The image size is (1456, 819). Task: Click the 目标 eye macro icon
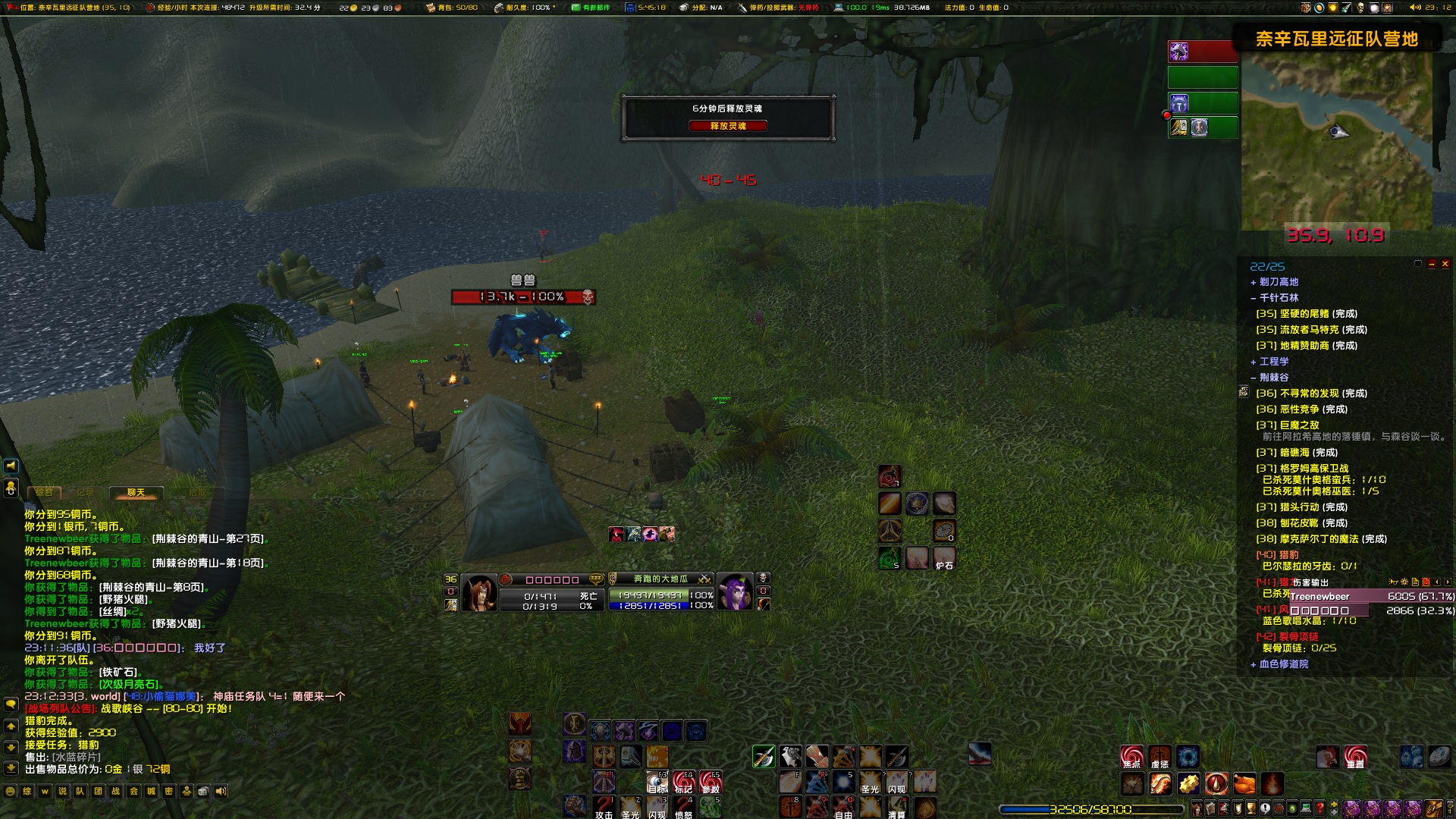[657, 781]
